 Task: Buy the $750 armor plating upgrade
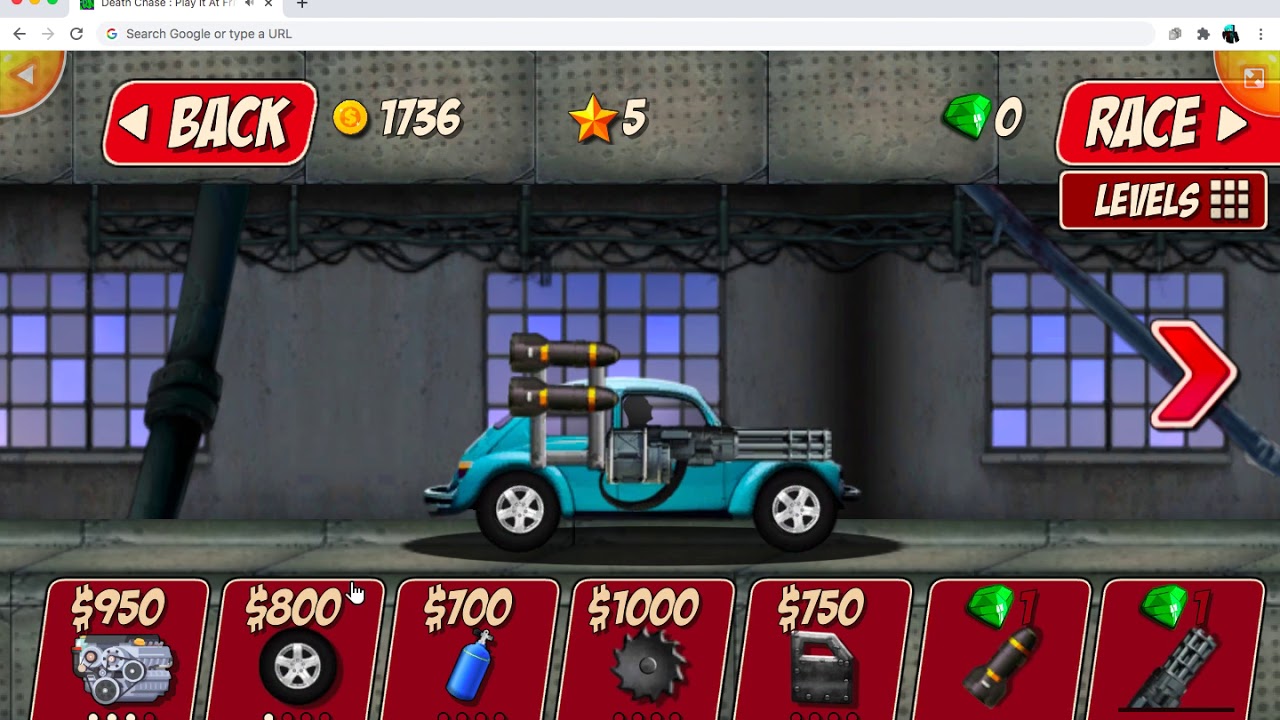point(826,648)
